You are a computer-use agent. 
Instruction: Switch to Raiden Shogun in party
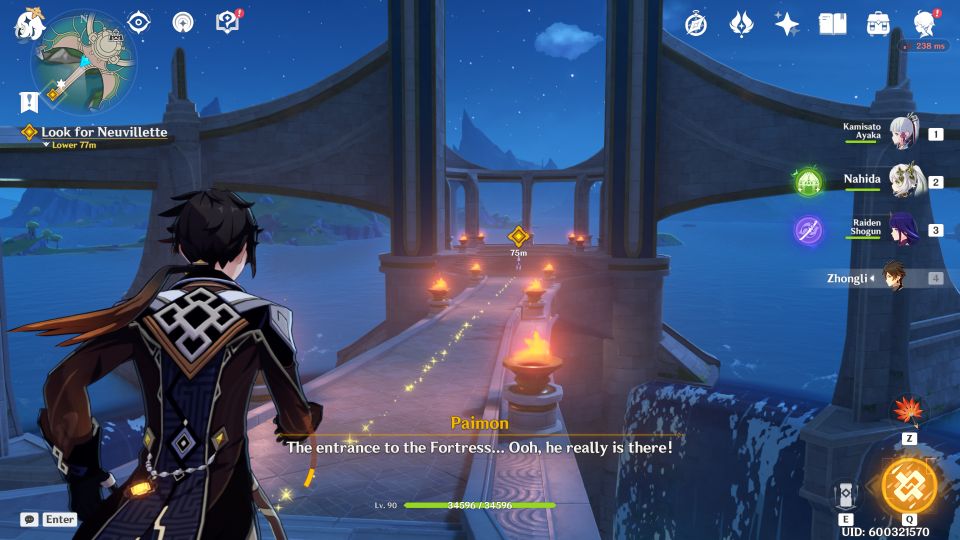click(x=905, y=230)
